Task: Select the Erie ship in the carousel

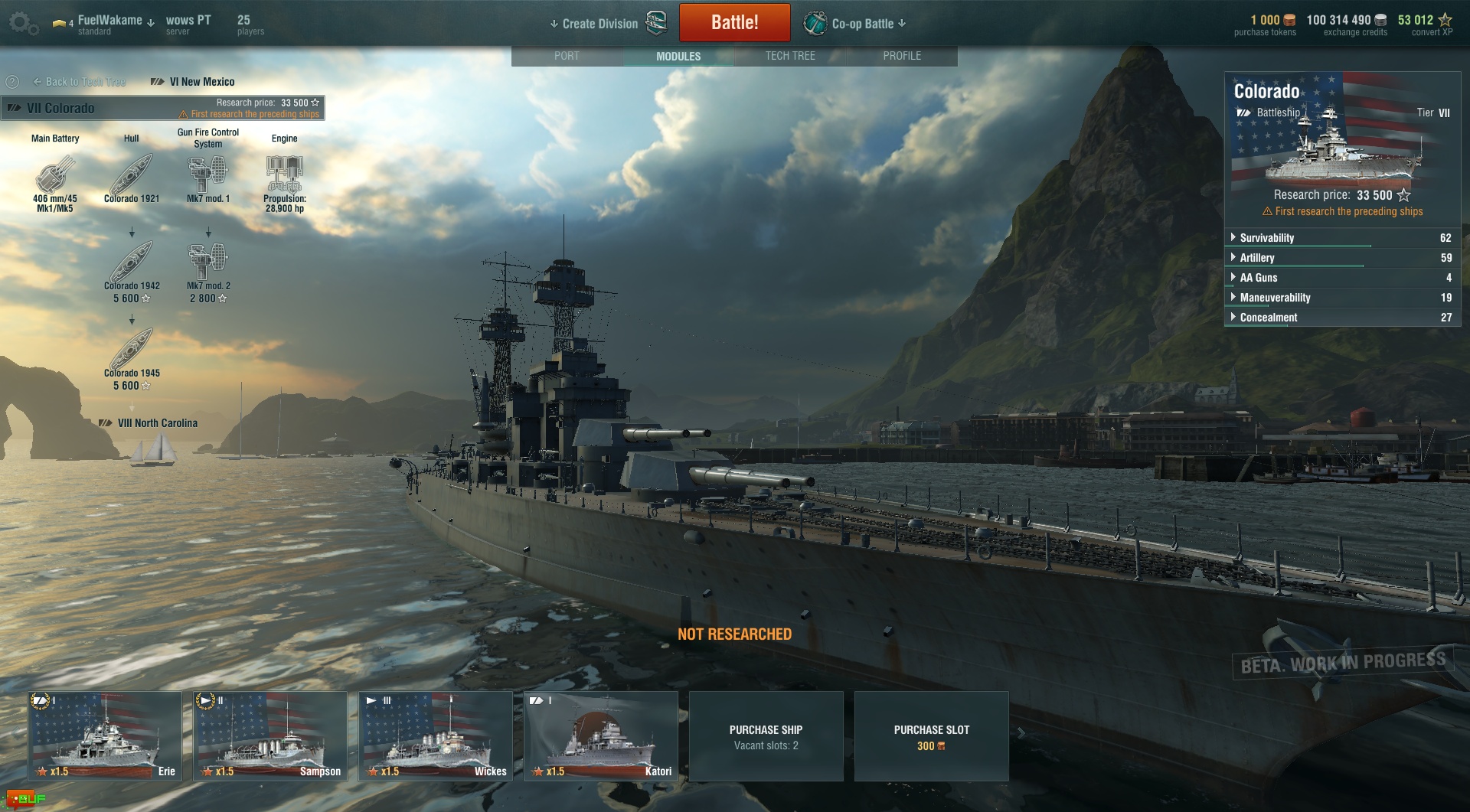Action: tap(105, 735)
